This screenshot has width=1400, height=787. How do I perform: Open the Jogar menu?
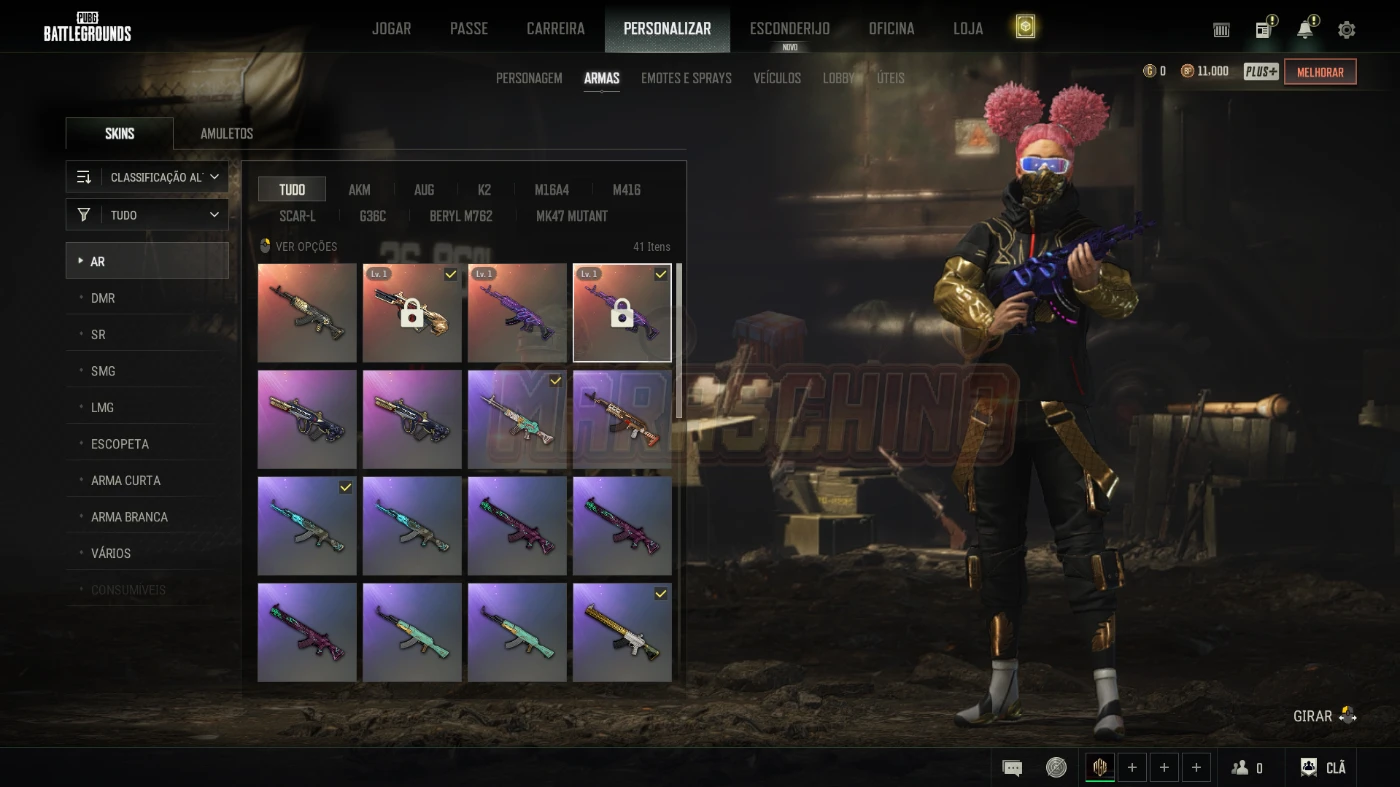coord(391,28)
